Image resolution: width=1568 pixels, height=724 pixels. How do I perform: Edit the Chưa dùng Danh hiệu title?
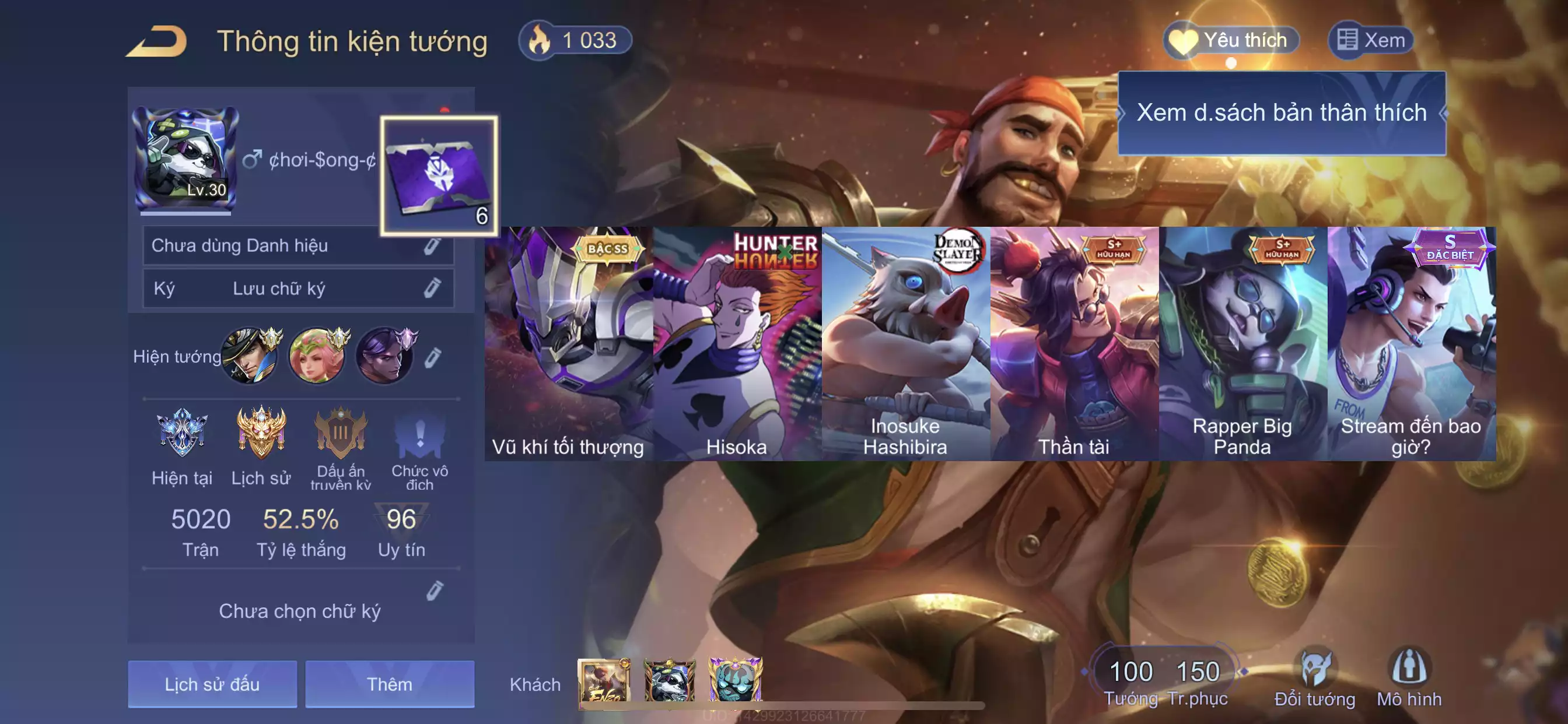pos(432,246)
